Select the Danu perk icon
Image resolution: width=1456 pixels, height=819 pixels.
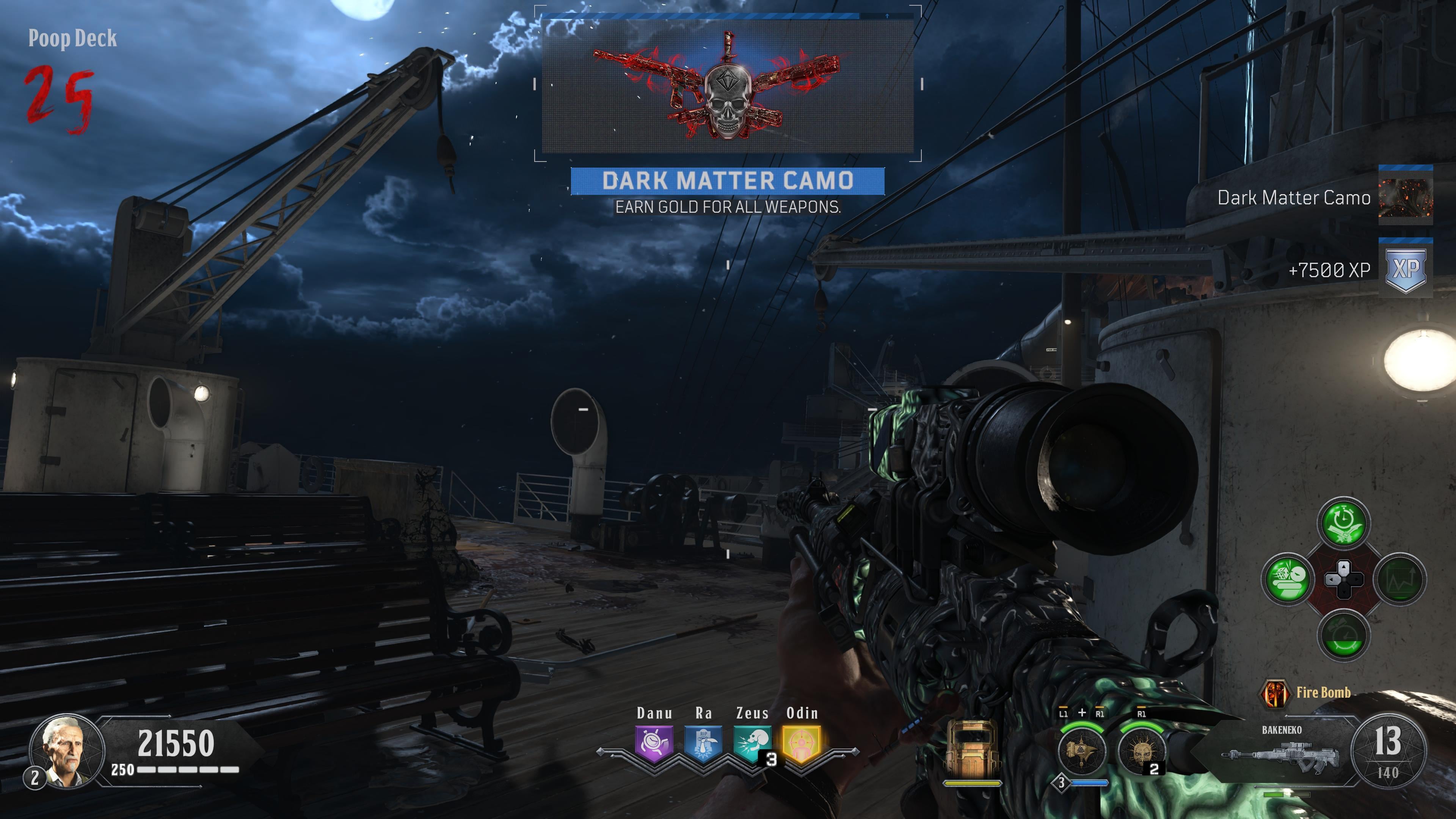click(654, 743)
